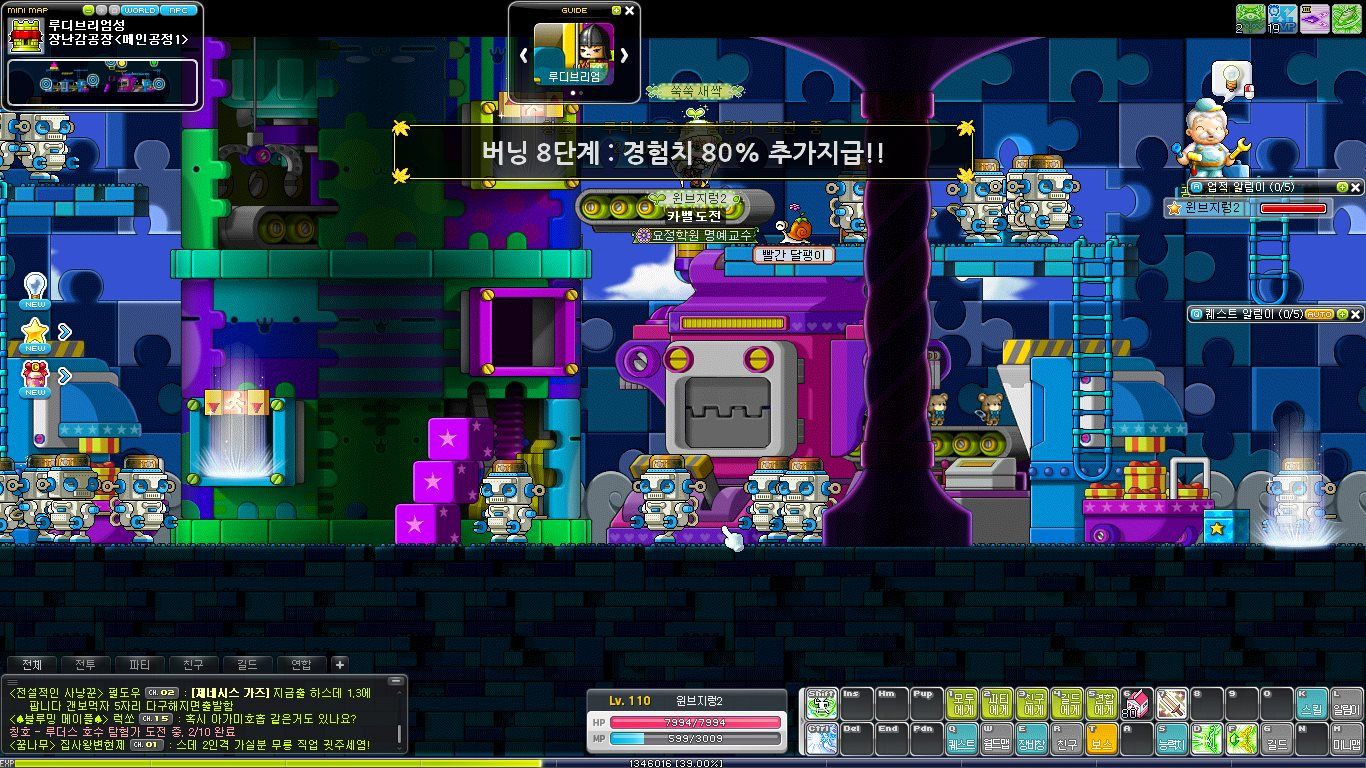Select the 전투 chat tab
Viewport: 1366px width, 768px height.
(x=84, y=664)
